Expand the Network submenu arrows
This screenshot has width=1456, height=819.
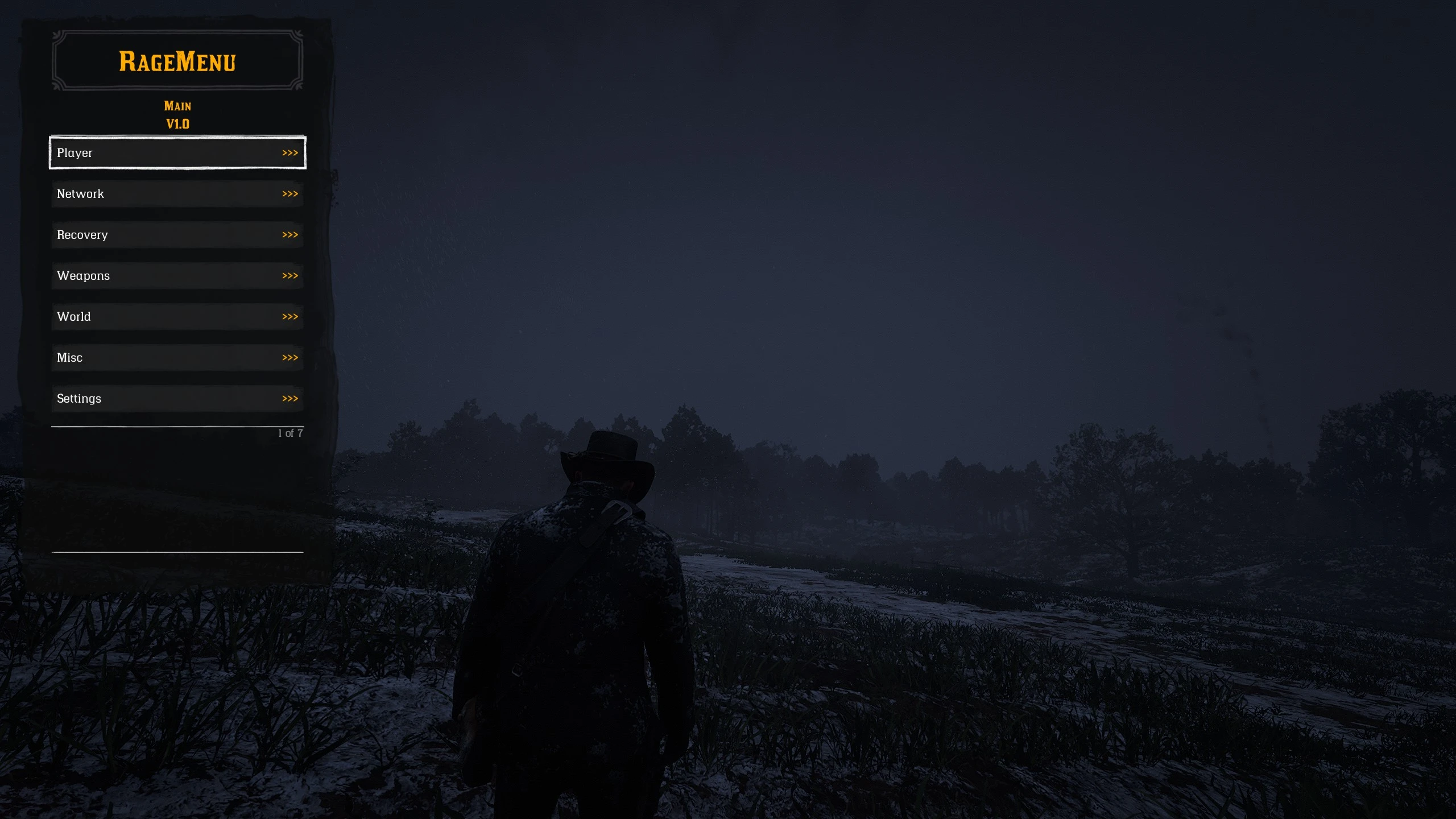pyautogui.click(x=291, y=193)
